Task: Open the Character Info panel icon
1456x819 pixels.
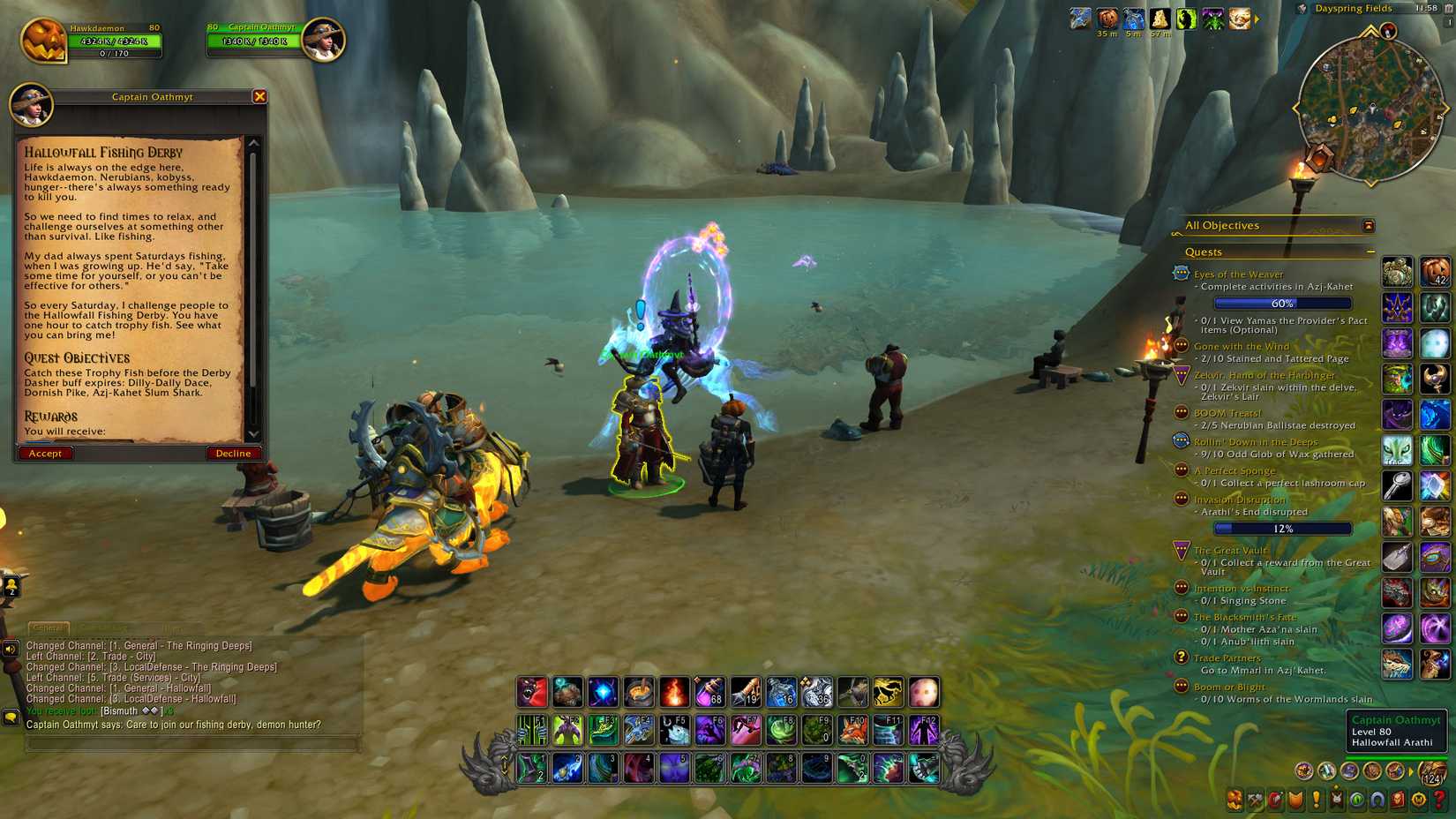Action: (x=1235, y=802)
